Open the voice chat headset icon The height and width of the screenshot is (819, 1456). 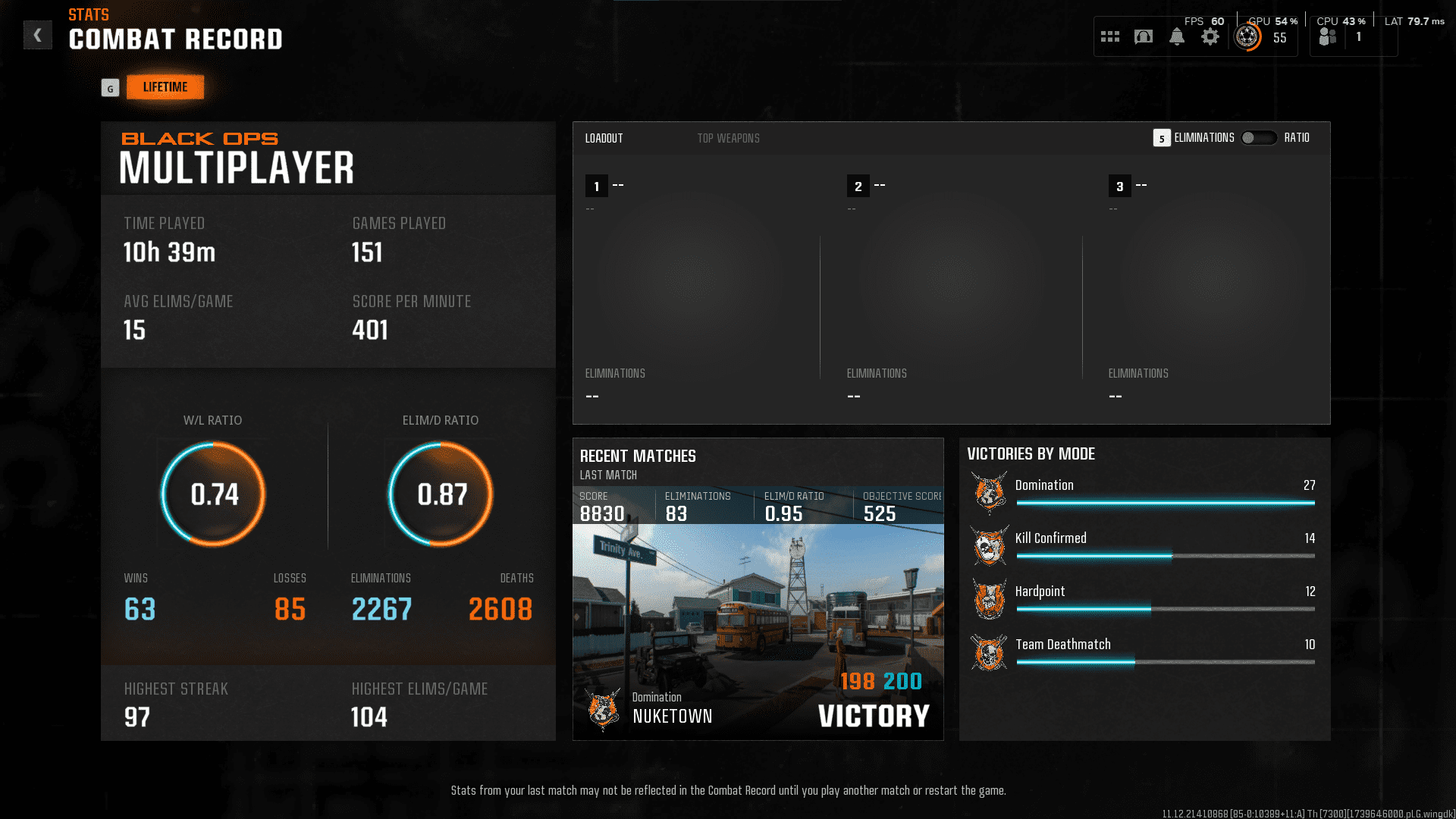point(1144,36)
